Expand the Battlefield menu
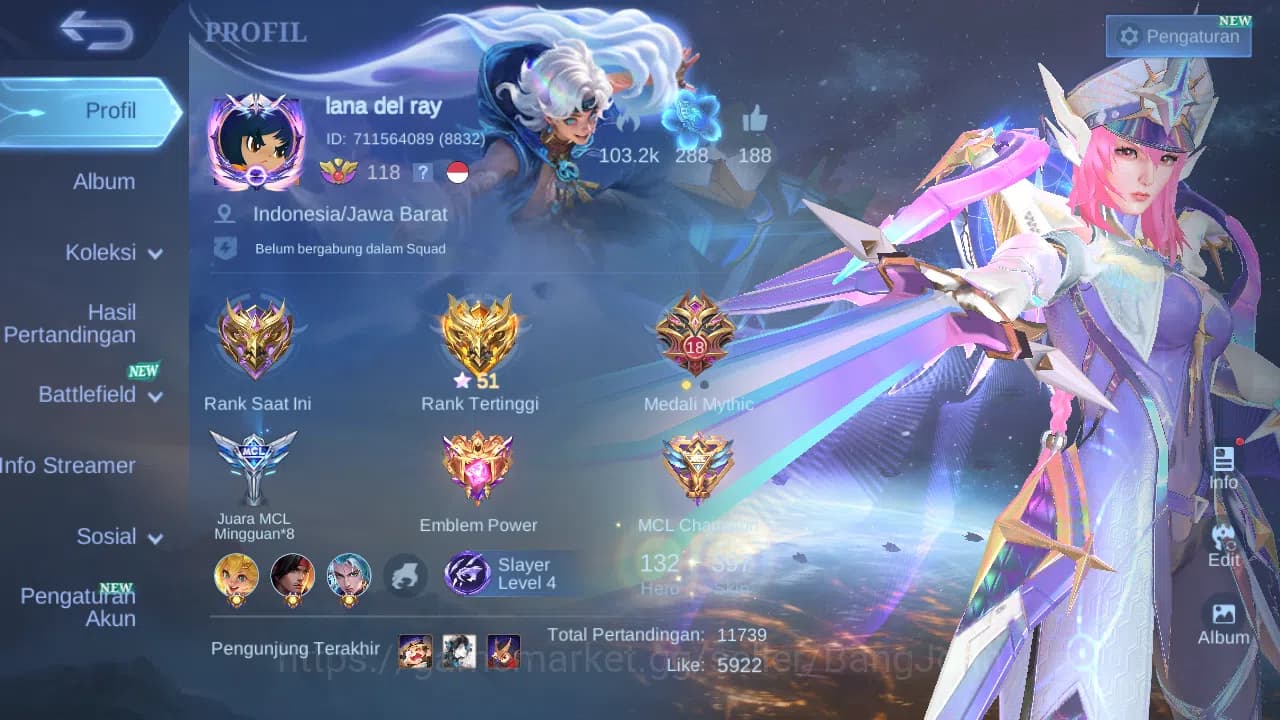1280x720 pixels. pyautogui.click(x=100, y=395)
